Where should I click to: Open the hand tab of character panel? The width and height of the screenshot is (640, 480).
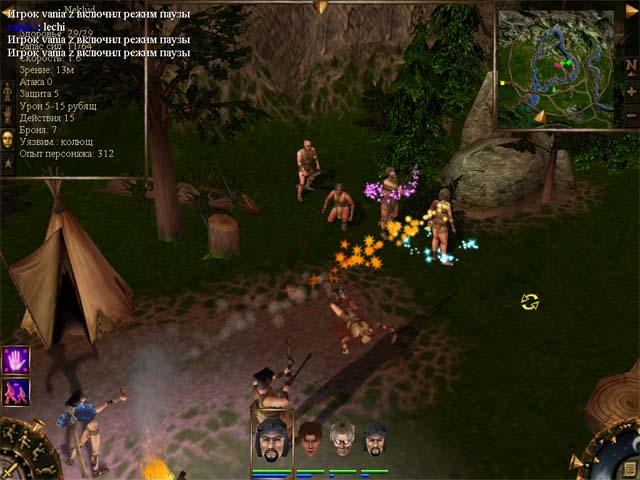7,115
